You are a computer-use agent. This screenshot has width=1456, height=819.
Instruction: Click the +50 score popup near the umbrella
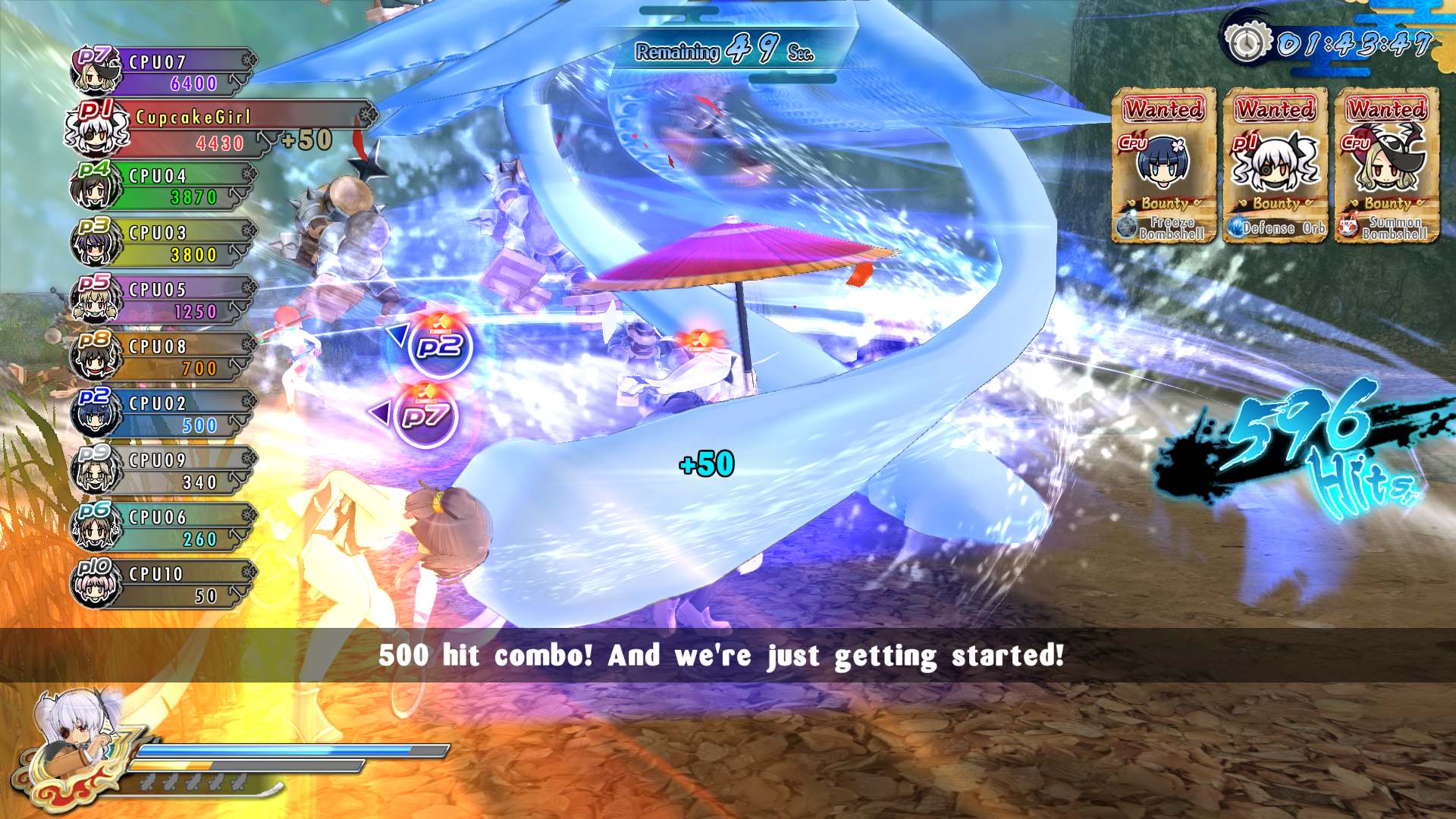[705, 463]
